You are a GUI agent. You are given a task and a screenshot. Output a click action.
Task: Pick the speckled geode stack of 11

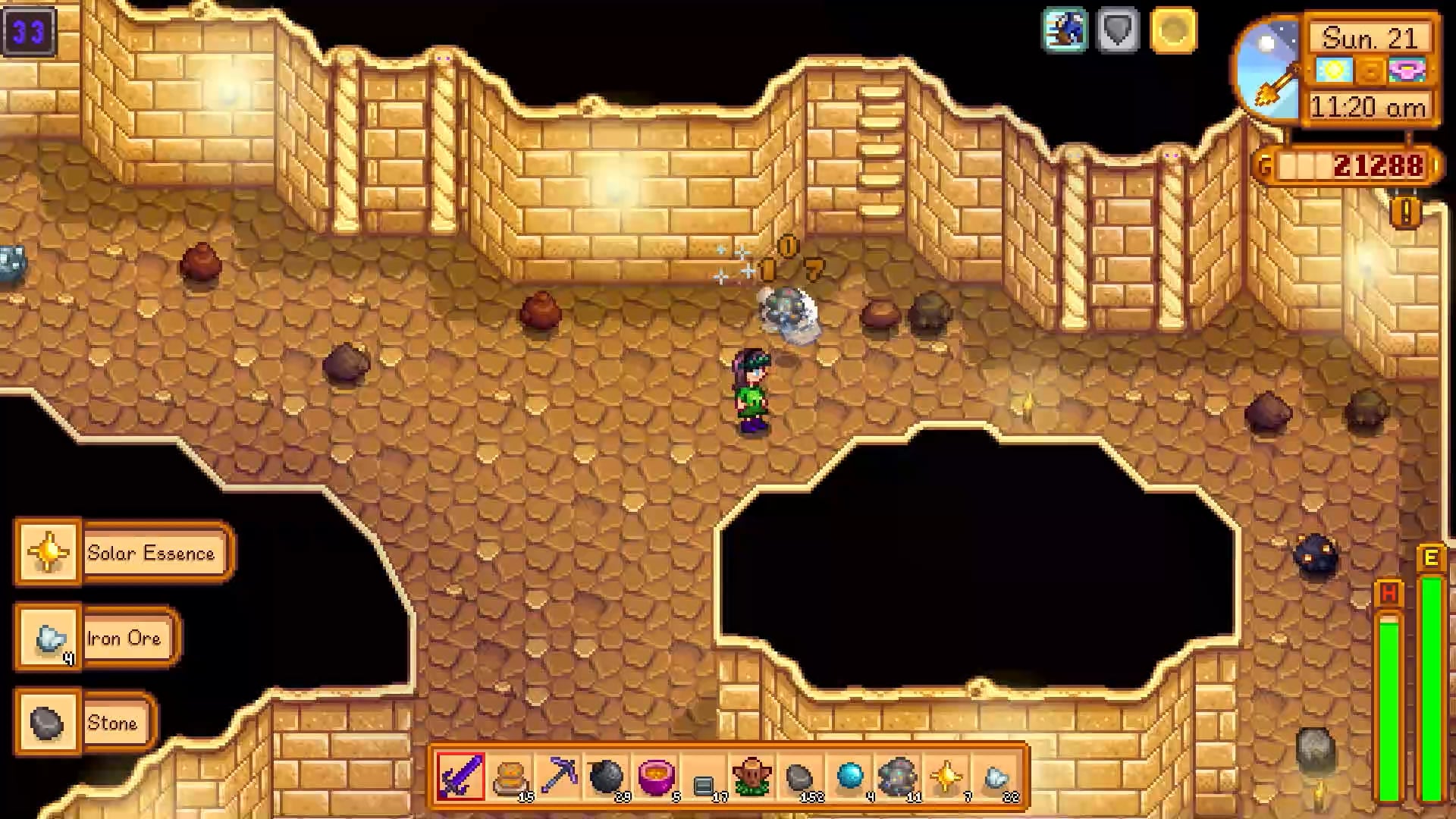(x=898, y=777)
